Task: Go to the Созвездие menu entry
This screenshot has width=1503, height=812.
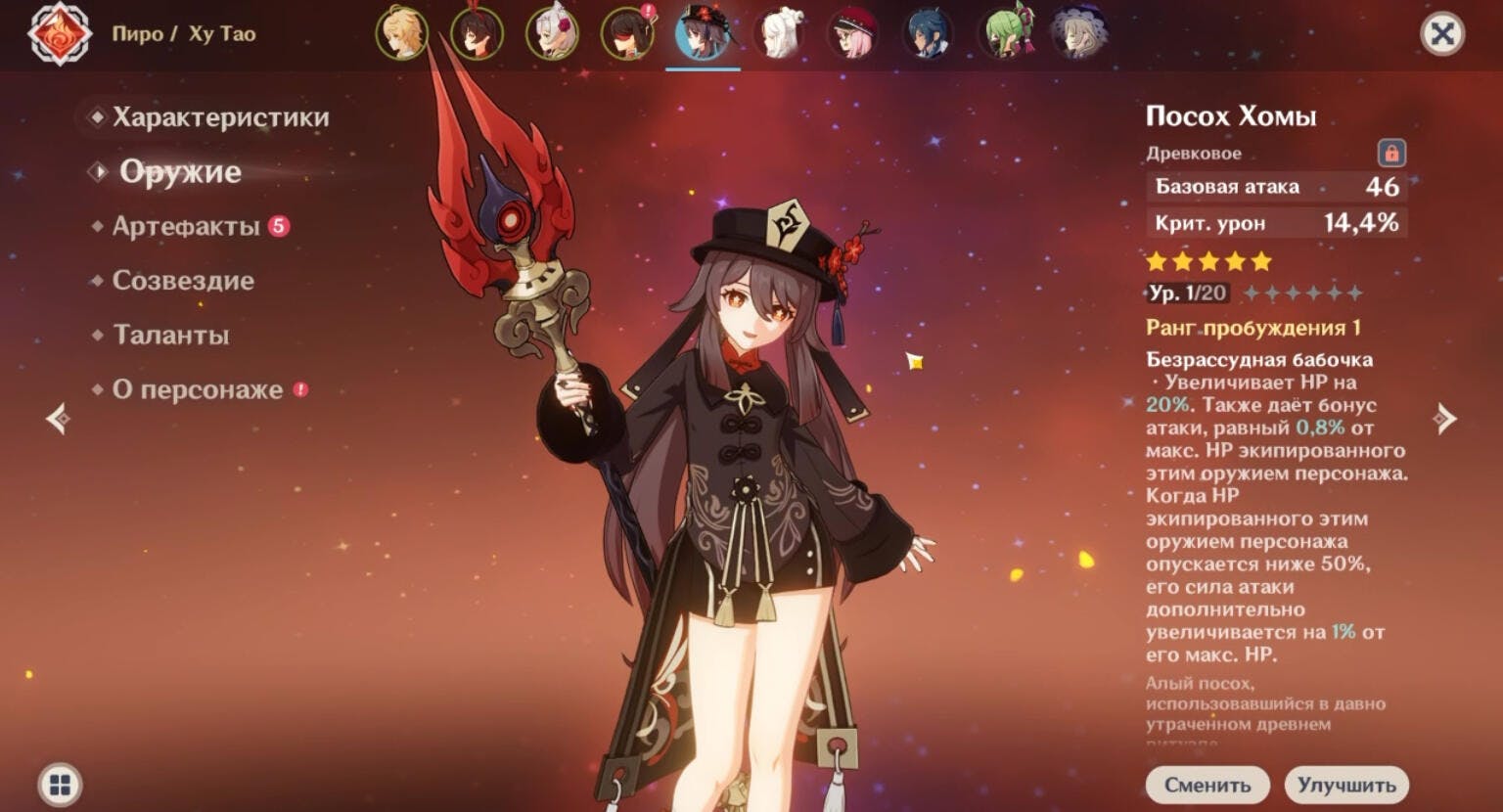Action: click(183, 281)
